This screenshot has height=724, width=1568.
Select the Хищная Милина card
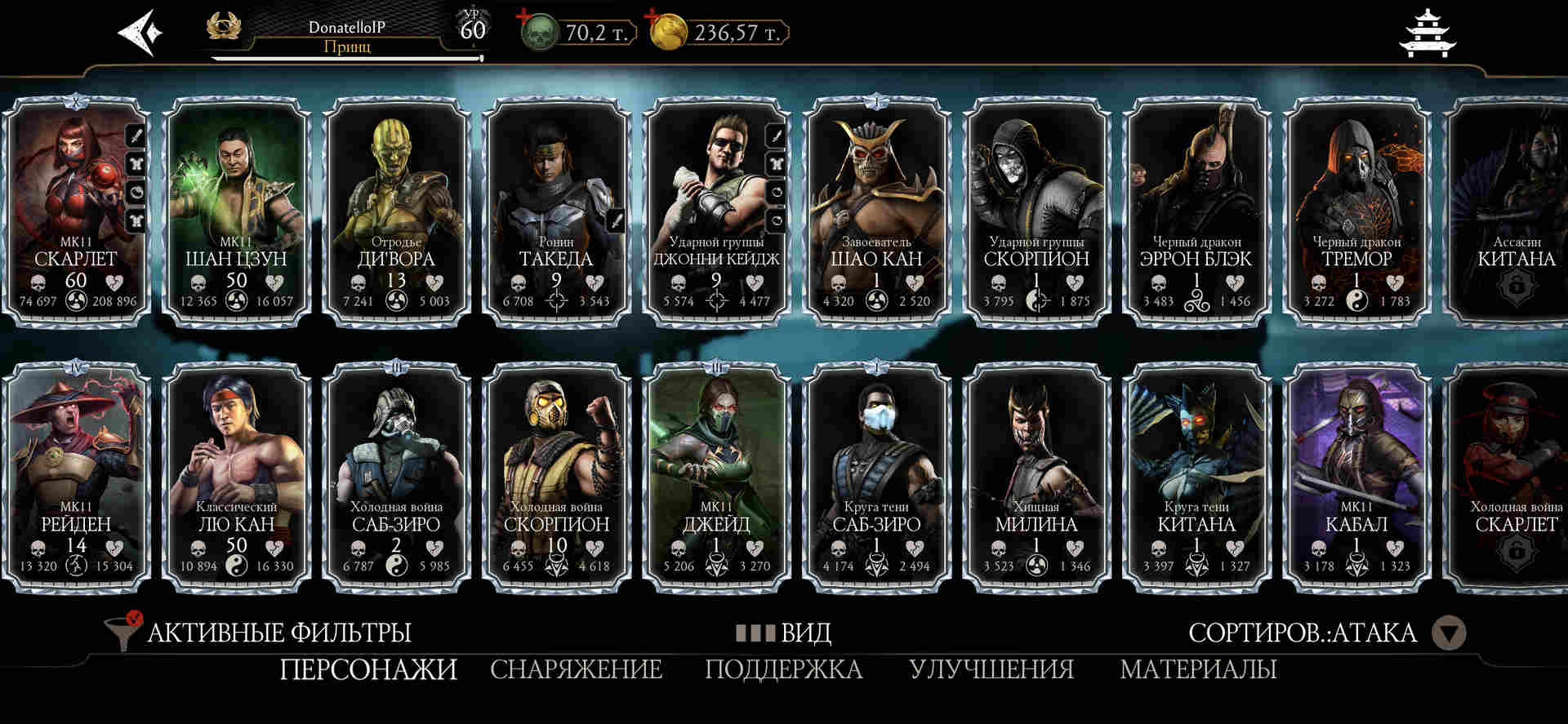tap(1036, 477)
